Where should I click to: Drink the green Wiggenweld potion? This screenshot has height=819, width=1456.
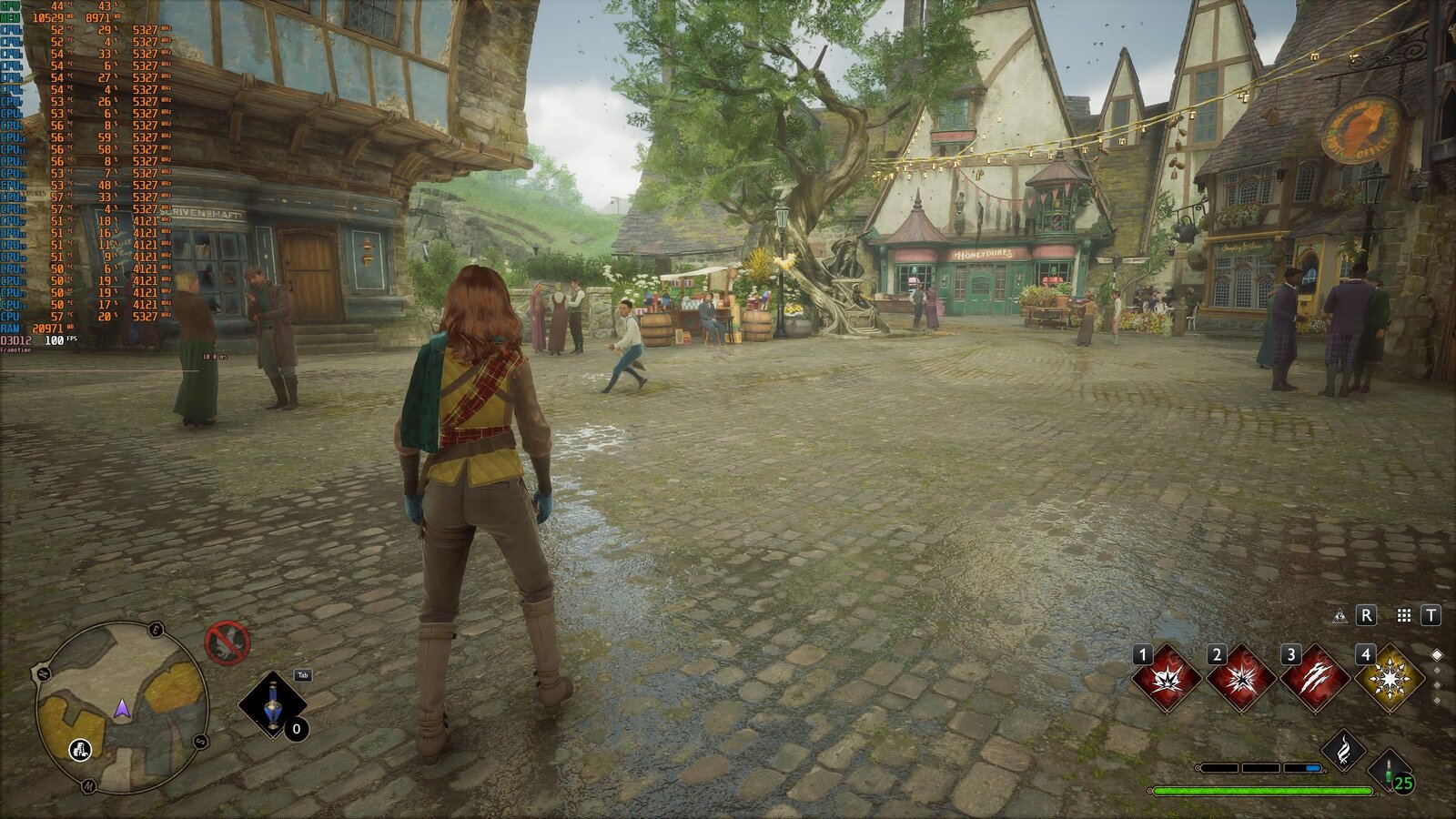[x=1390, y=772]
